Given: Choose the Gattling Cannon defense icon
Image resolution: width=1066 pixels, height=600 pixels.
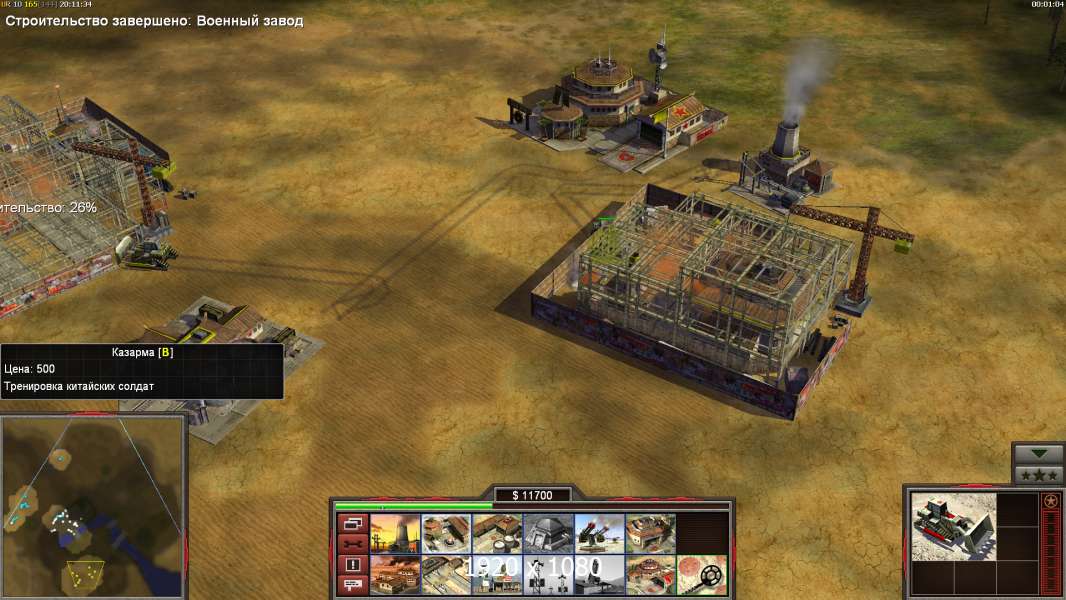Looking at the screenshot, I should pyautogui.click(x=599, y=533).
